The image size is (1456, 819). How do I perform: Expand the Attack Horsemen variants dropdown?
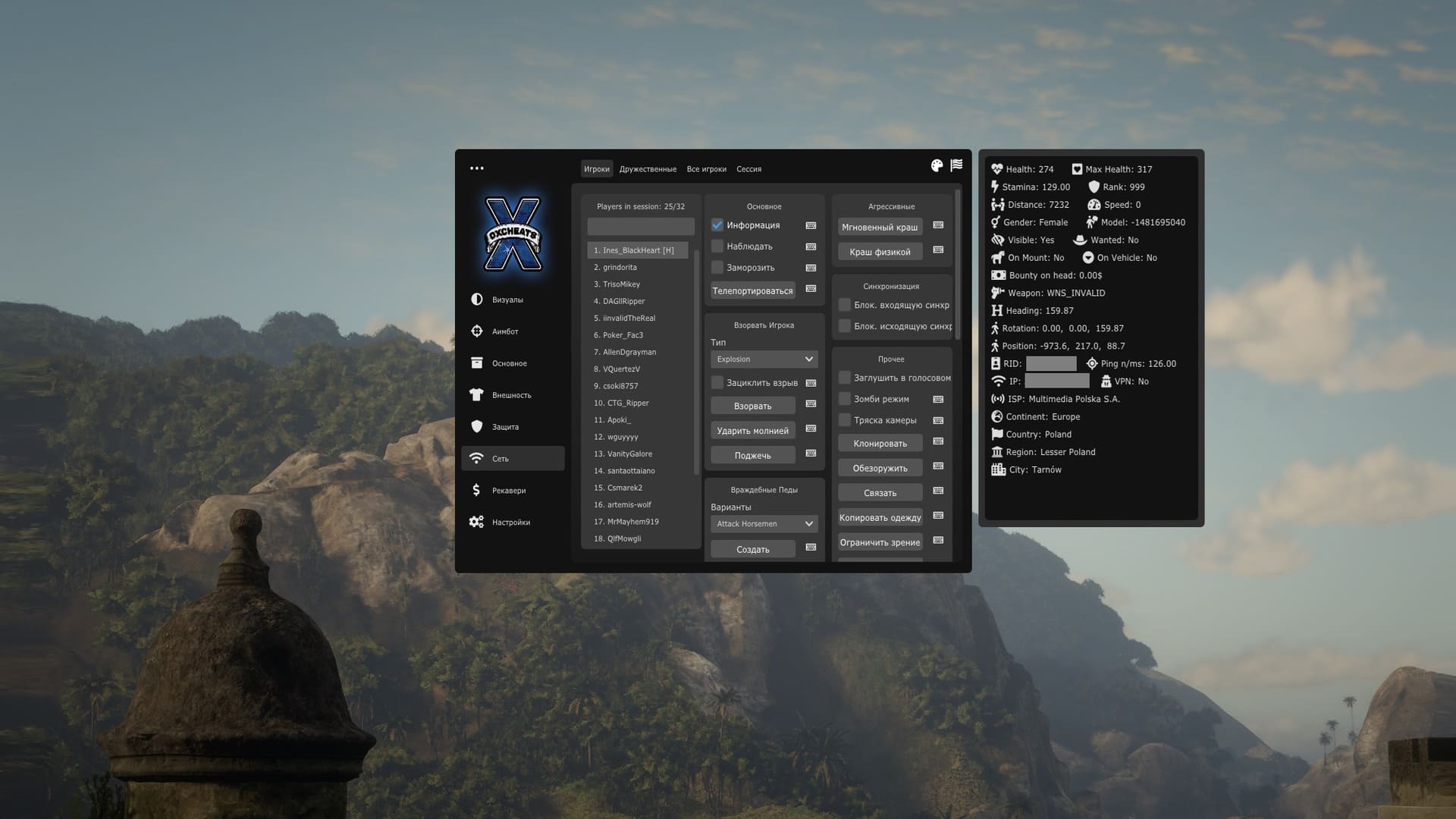764,523
